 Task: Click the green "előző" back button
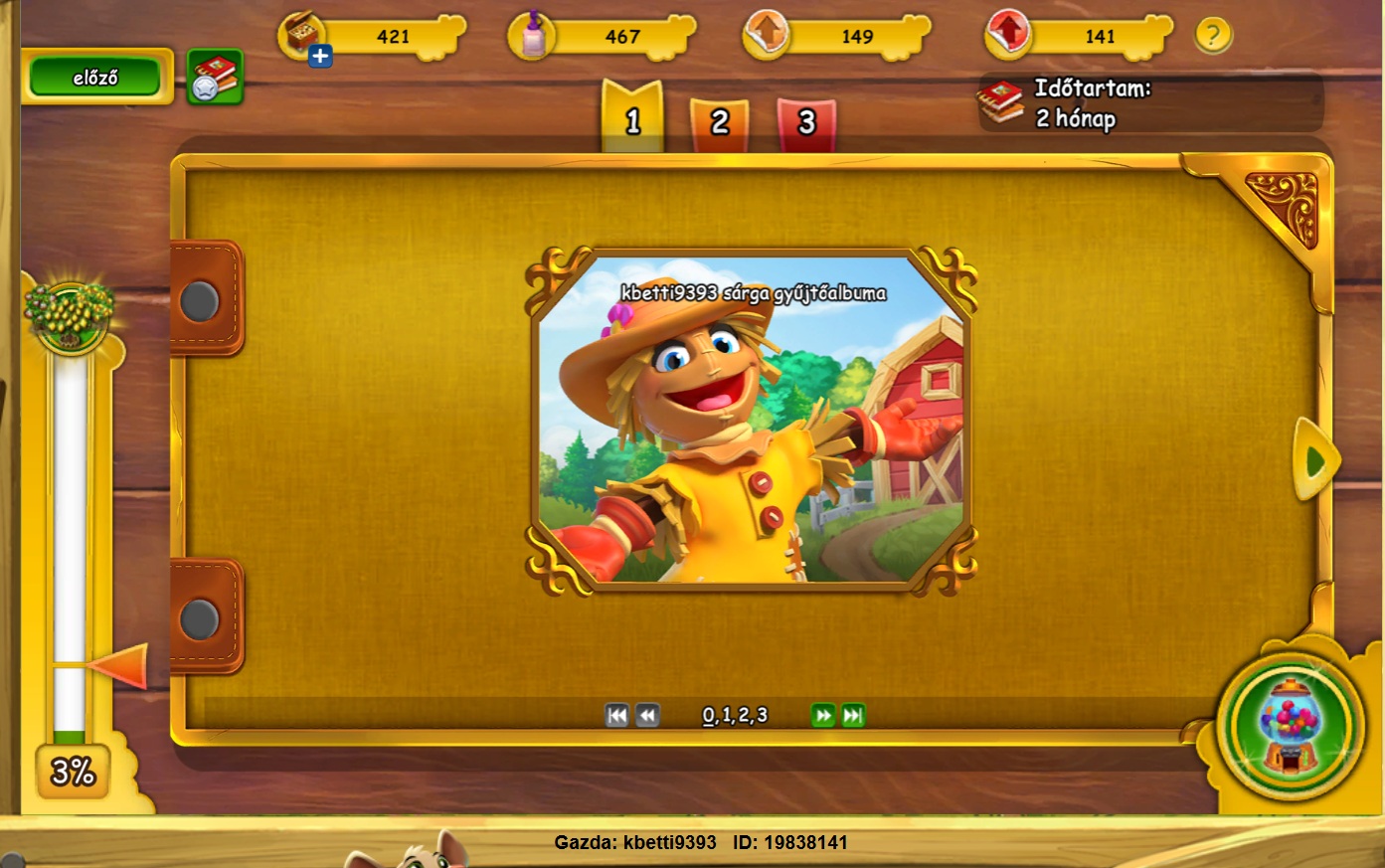point(95,78)
